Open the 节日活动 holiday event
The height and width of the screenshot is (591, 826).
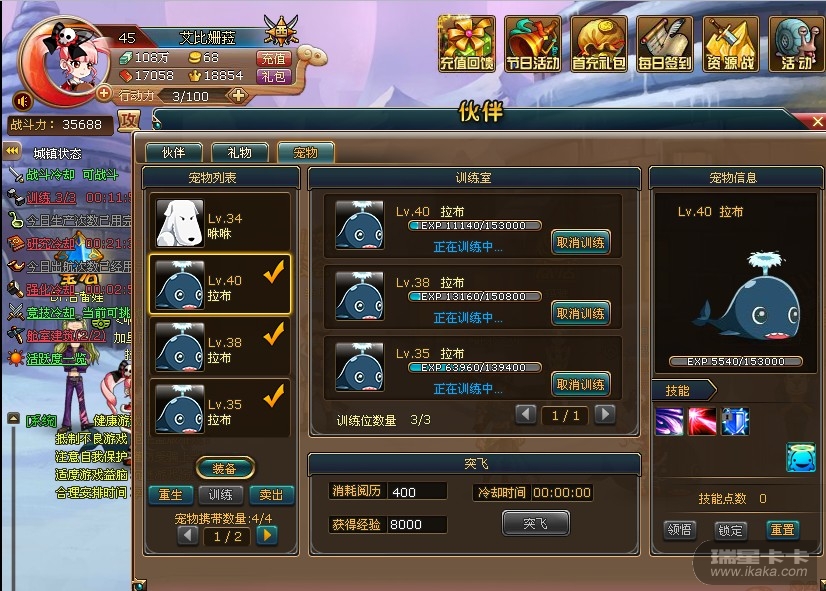(532, 45)
